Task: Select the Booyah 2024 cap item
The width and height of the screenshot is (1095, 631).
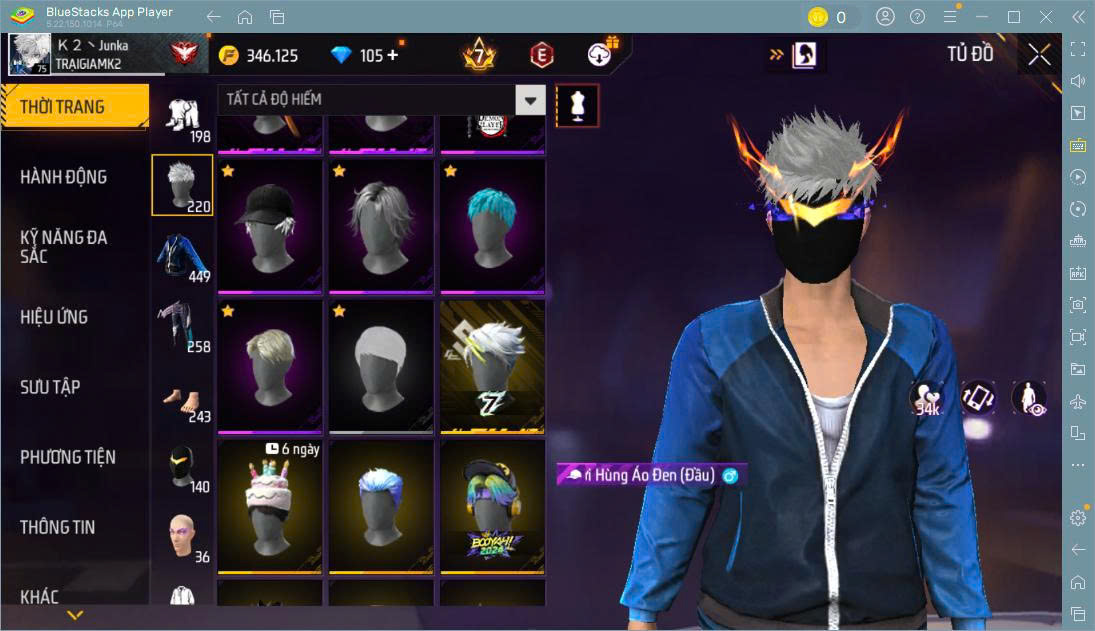Action: (x=492, y=505)
